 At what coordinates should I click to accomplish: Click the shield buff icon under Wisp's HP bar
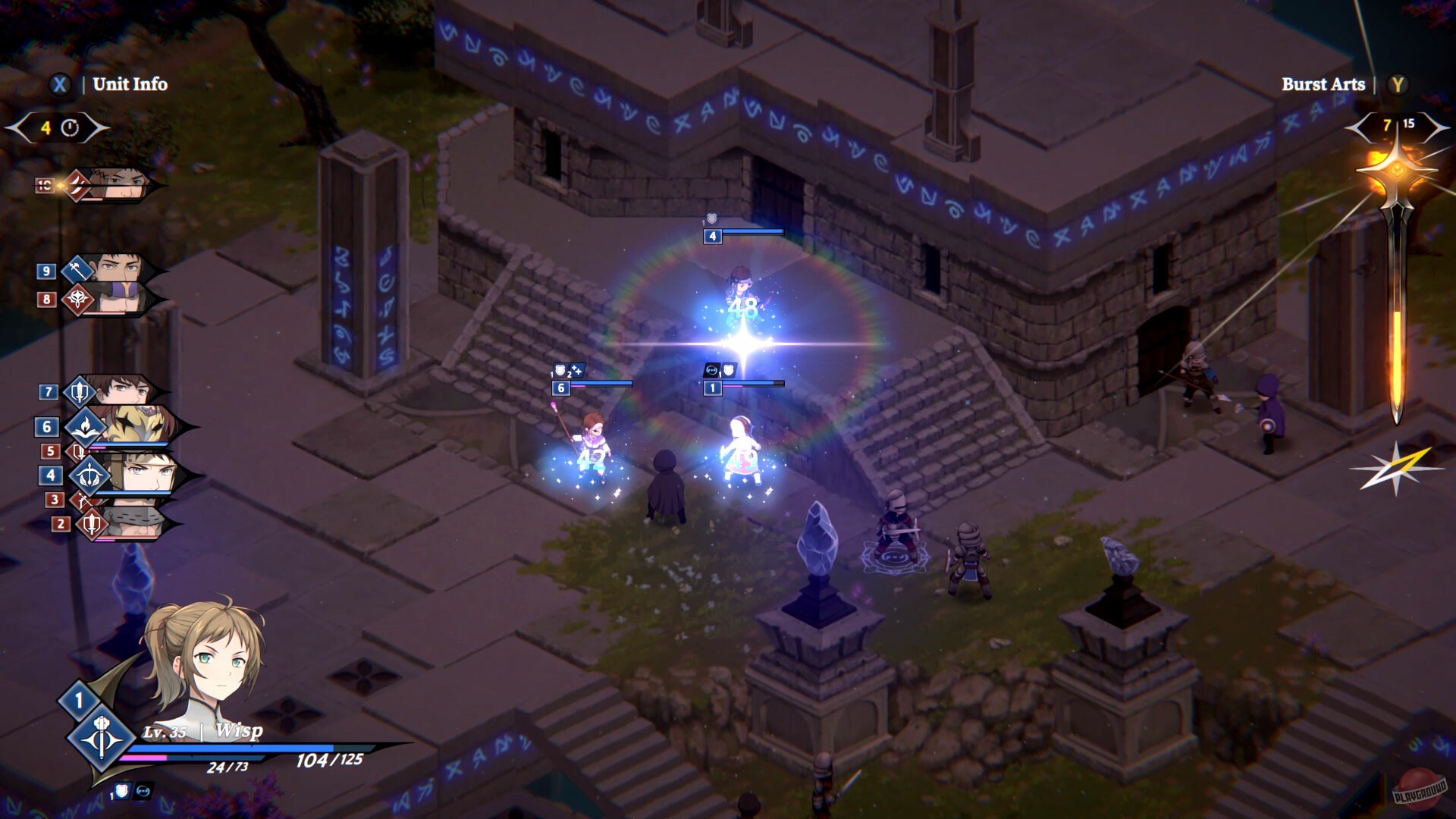[x=122, y=792]
